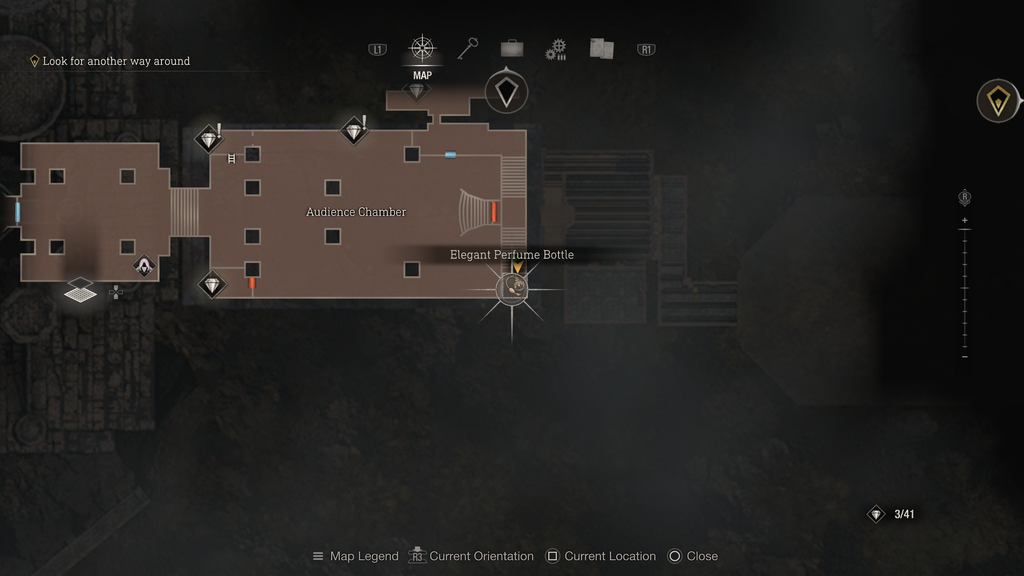This screenshot has width=1024, height=576.
Task: Click the hooded Merchant map marker
Action: (x=145, y=266)
